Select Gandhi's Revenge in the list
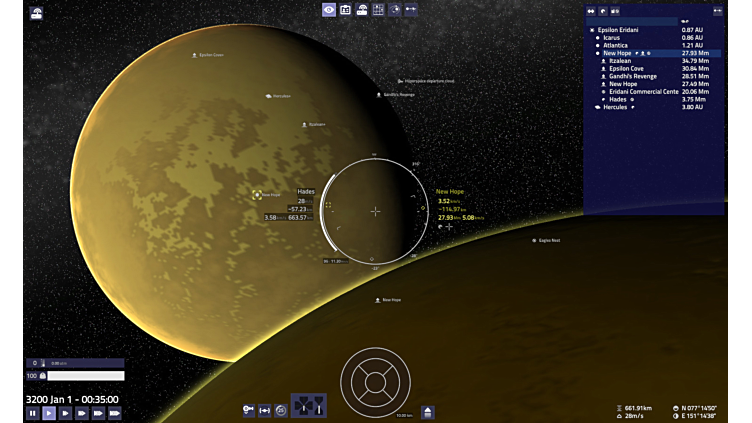This screenshot has height=423, width=752. 632,76
